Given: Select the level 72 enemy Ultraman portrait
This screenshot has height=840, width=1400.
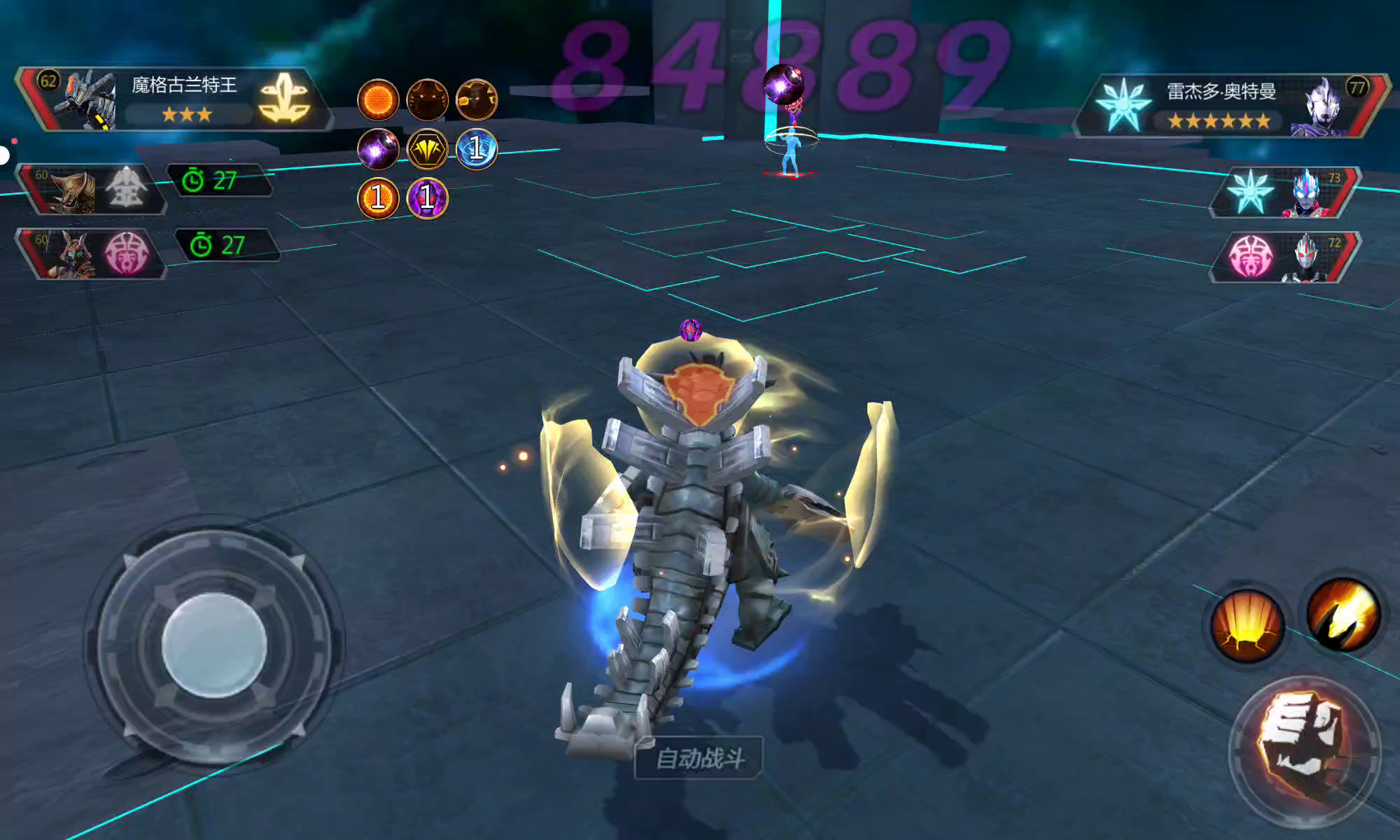Looking at the screenshot, I should pyautogui.click(x=1287, y=257).
